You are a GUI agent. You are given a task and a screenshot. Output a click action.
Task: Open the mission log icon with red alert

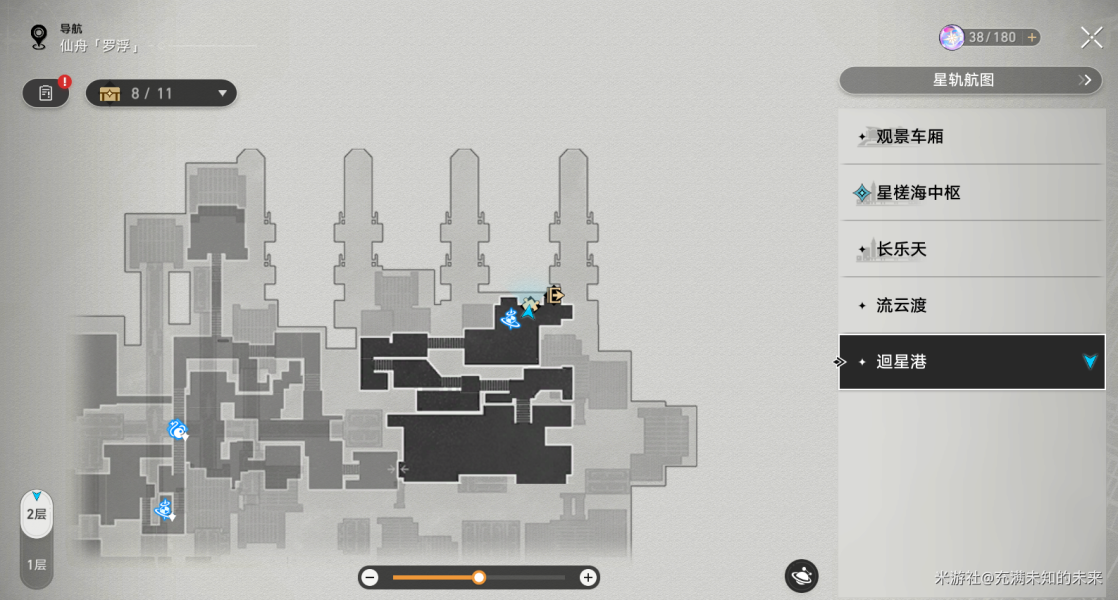click(x=46, y=93)
